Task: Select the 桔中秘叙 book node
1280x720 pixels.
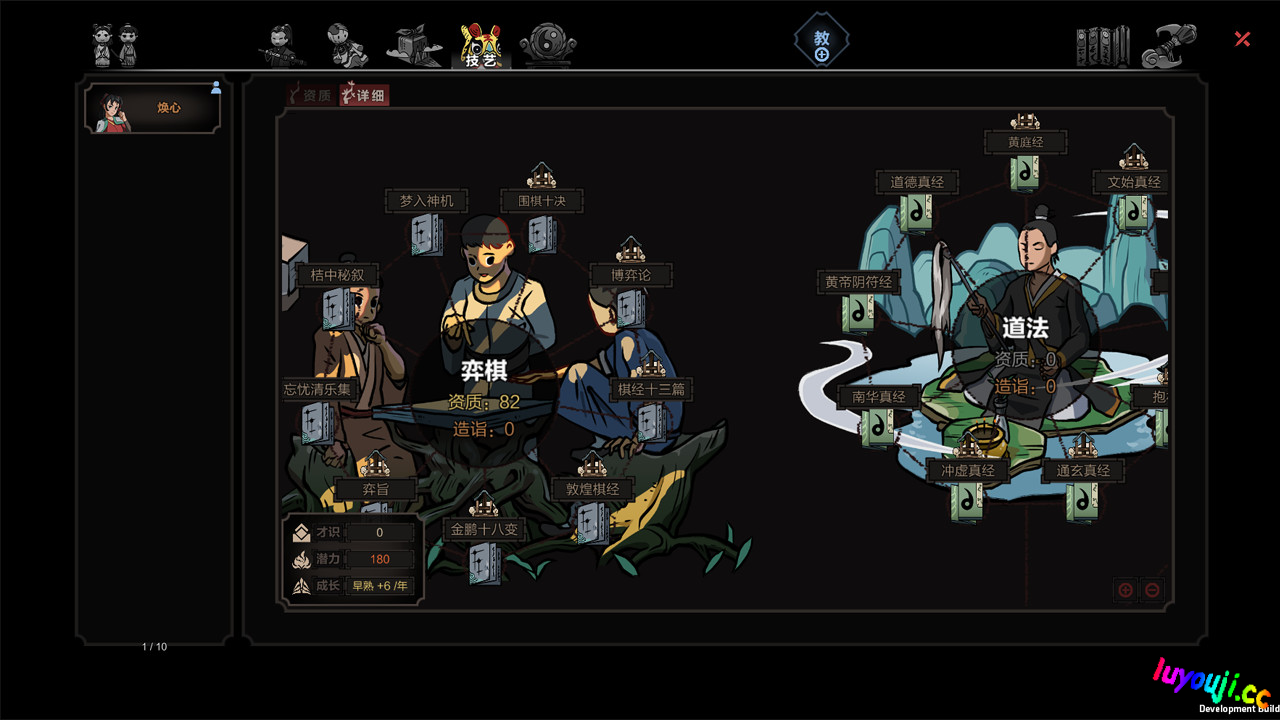Action: 335,309
